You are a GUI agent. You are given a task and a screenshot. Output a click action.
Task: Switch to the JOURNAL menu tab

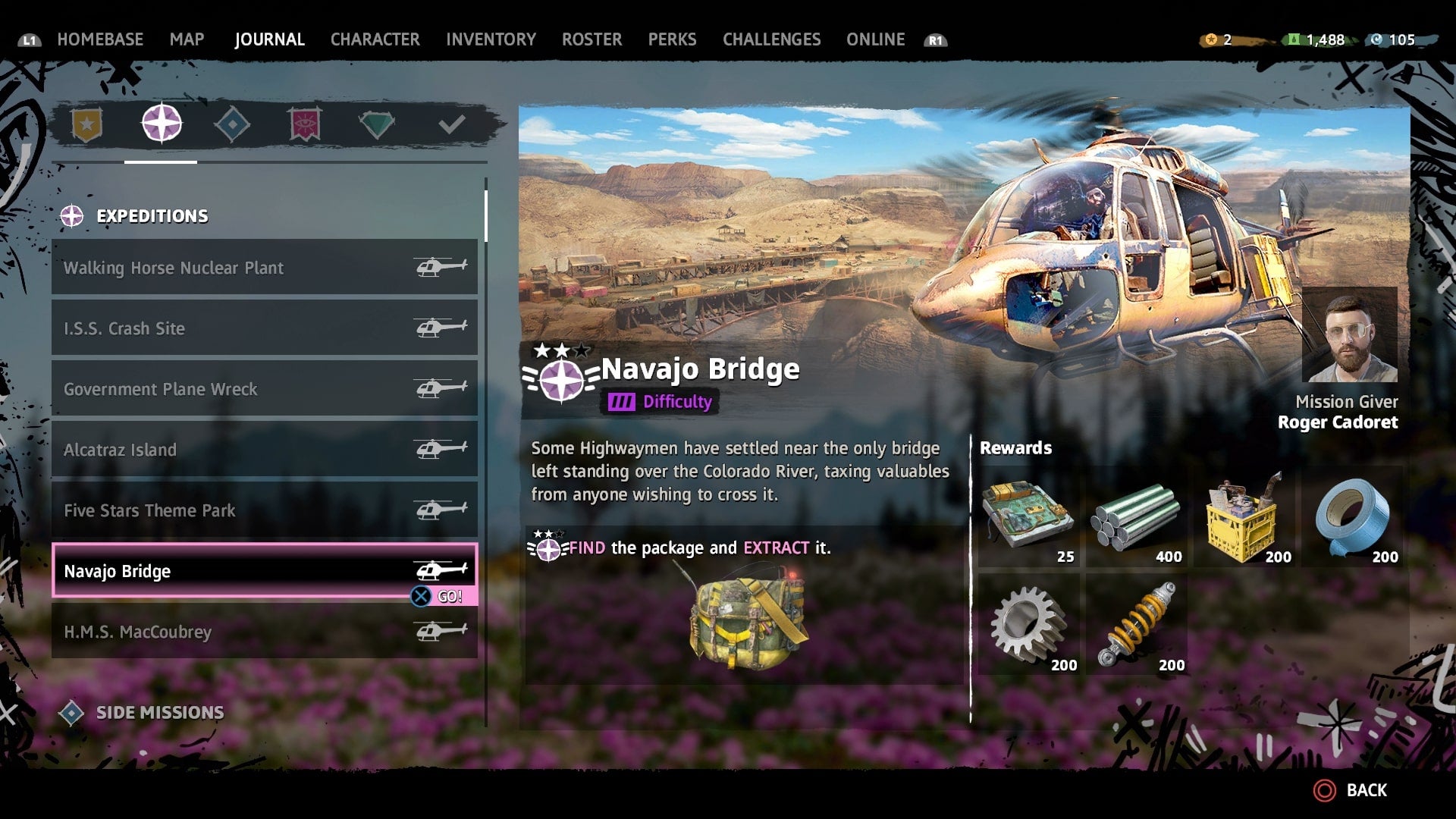[270, 39]
